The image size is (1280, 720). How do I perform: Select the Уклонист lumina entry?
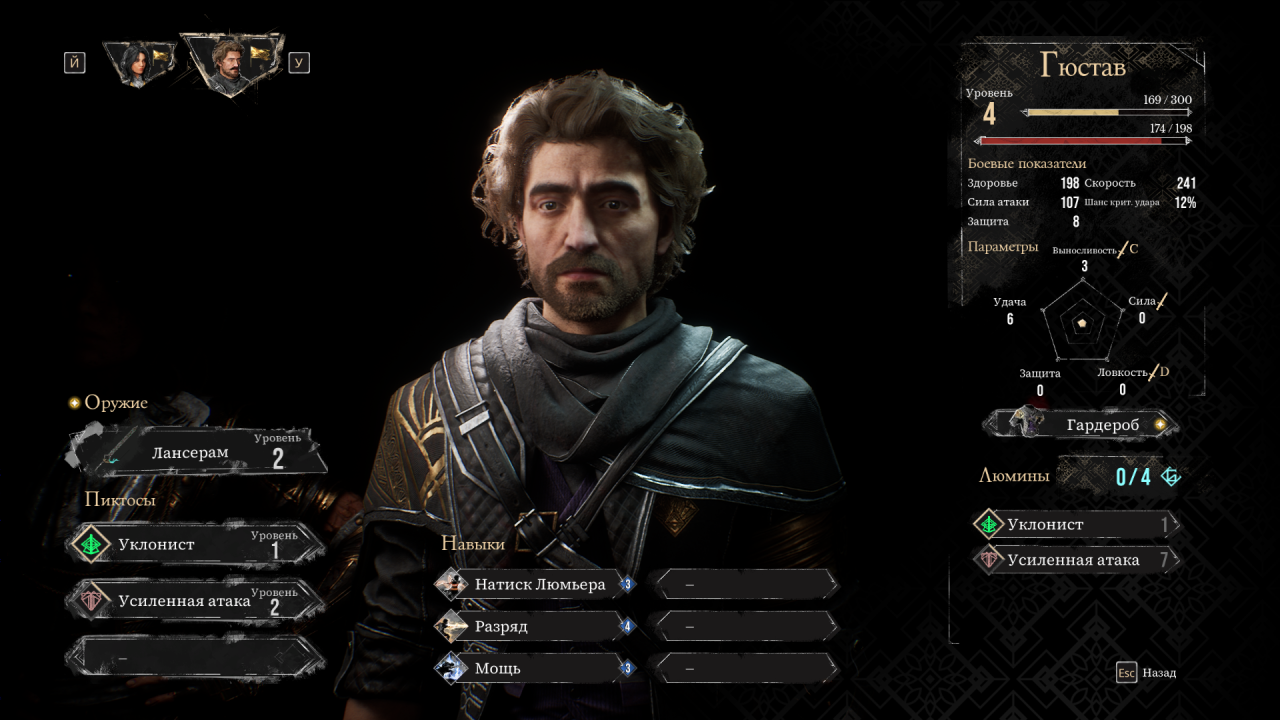pos(1075,525)
